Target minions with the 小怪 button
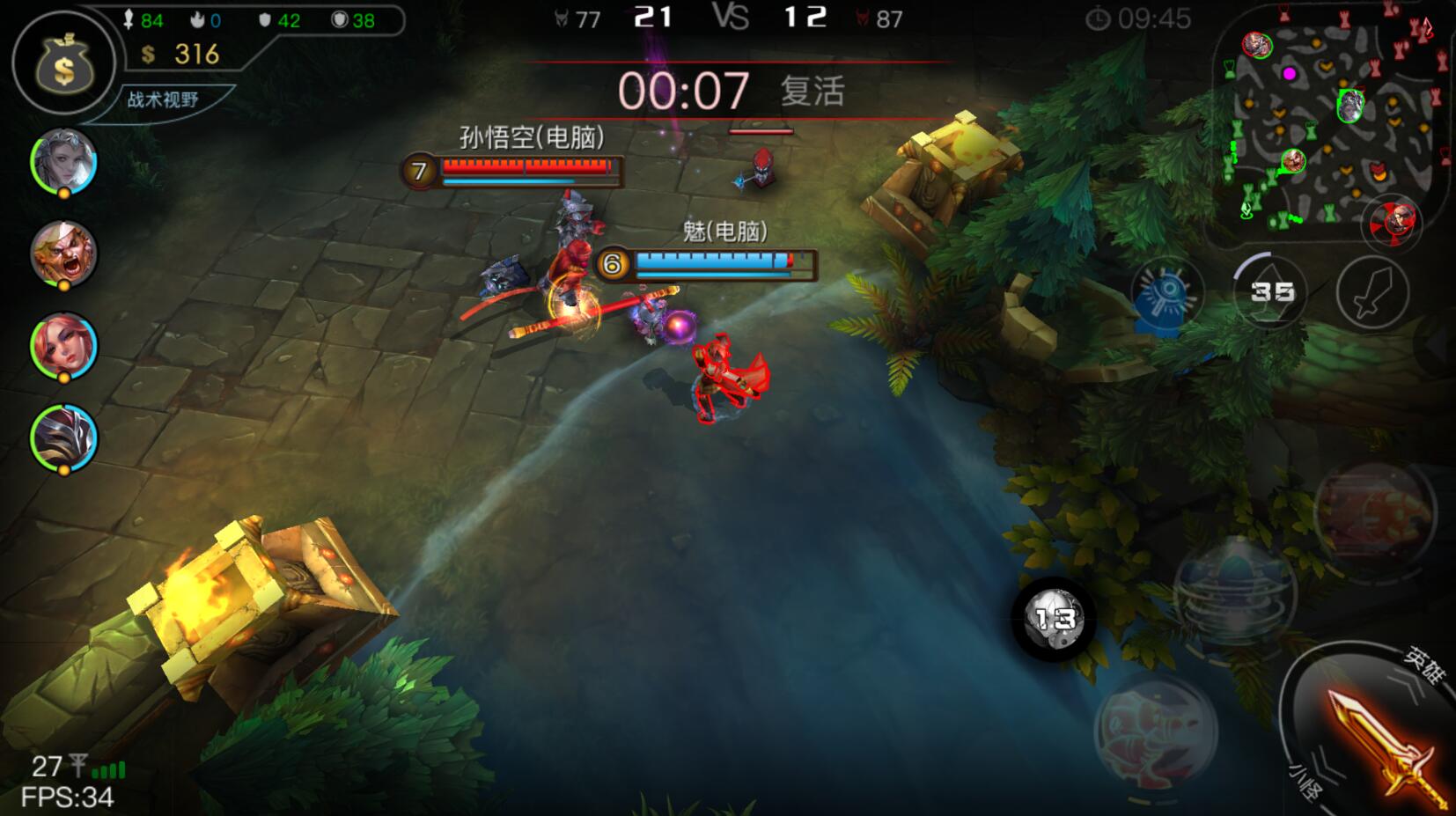Viewport: 1456px width, 816px height. tap(1305, 779)
